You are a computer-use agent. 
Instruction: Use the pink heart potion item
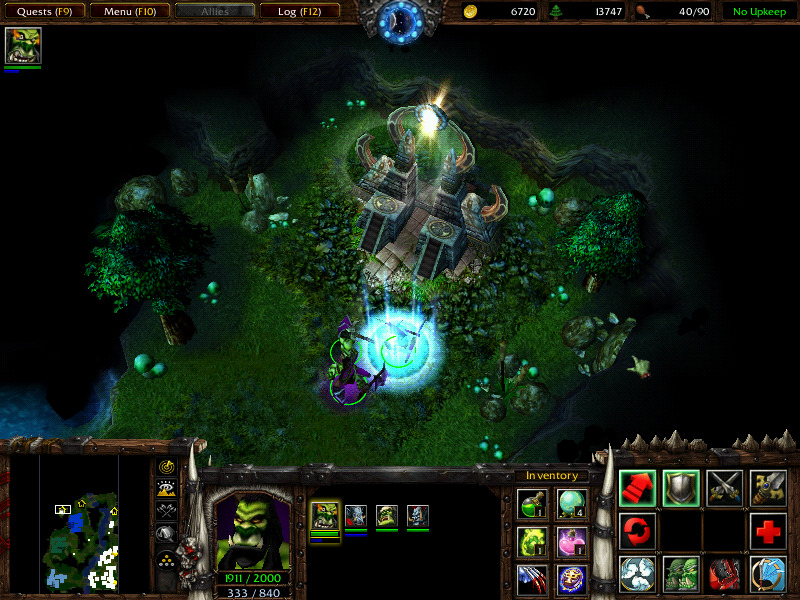(x=571, y=543)
